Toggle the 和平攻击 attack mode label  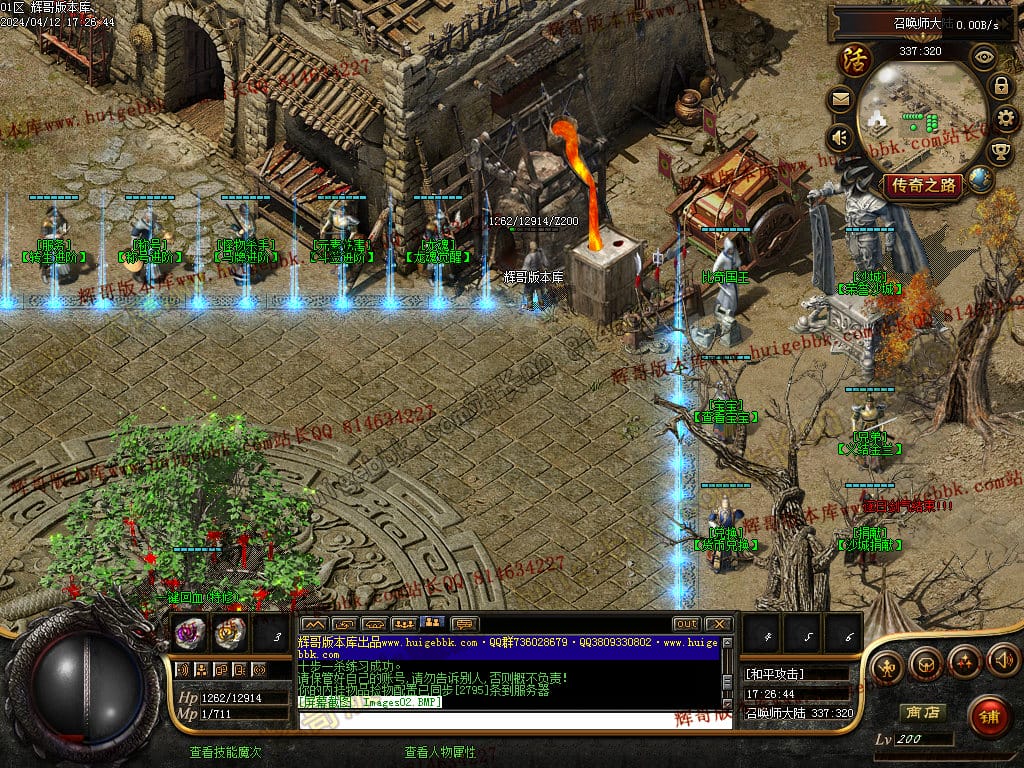776,674
